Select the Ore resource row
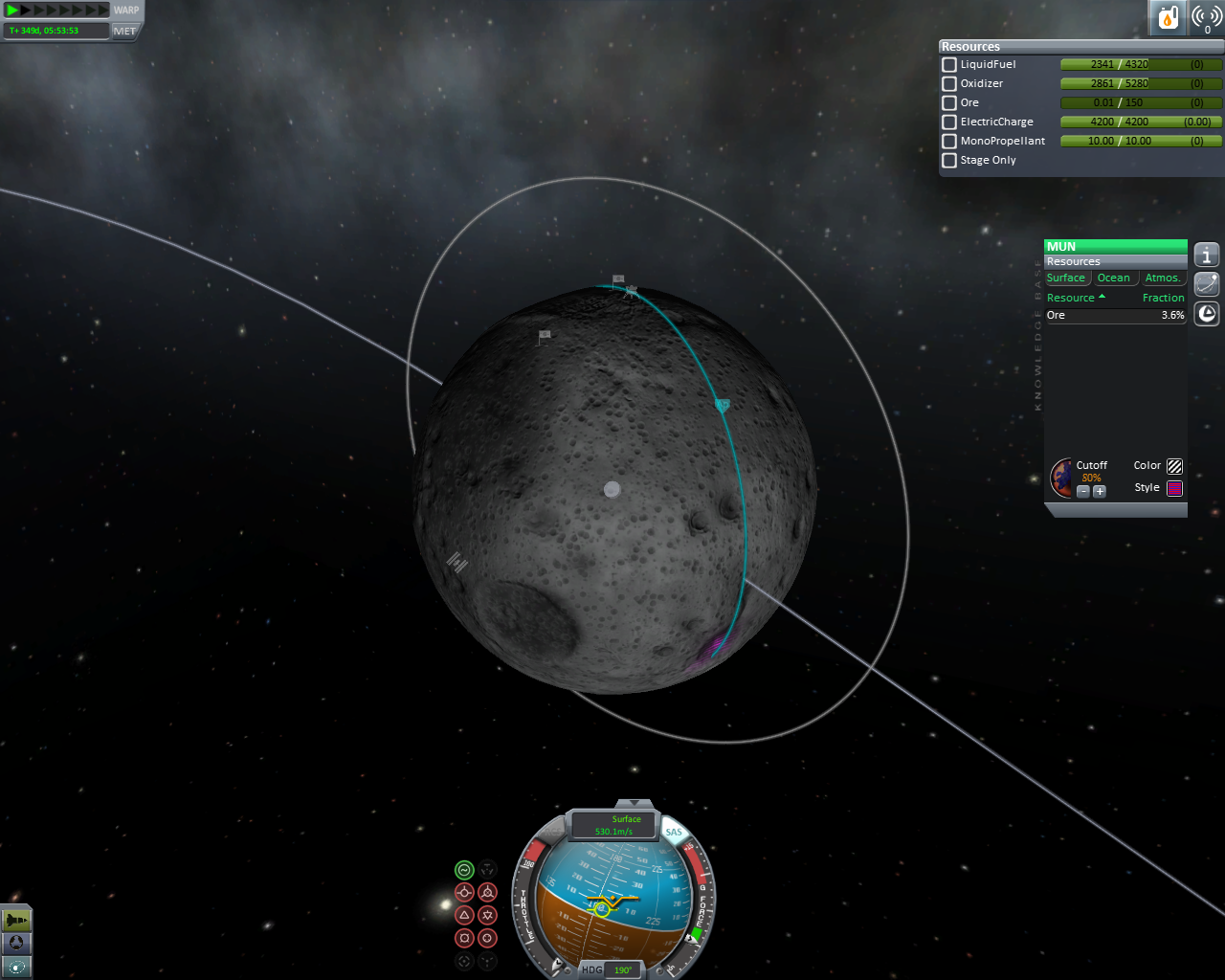Viewport: 1225px width, 980px height. tap(1115, 315)
